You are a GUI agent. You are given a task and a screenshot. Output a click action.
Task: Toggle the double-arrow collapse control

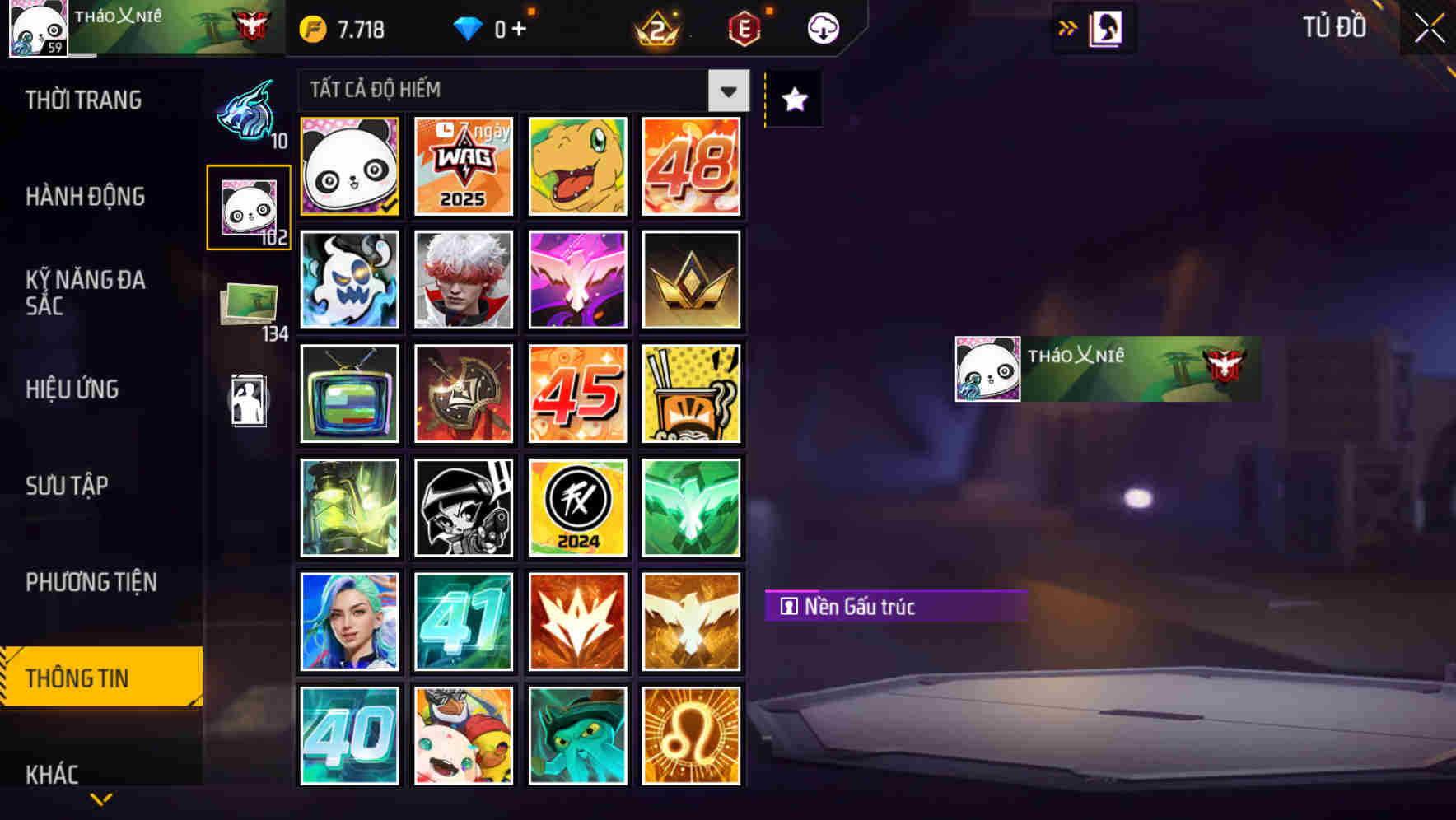pyautogui.click(x=1066, y=27)
